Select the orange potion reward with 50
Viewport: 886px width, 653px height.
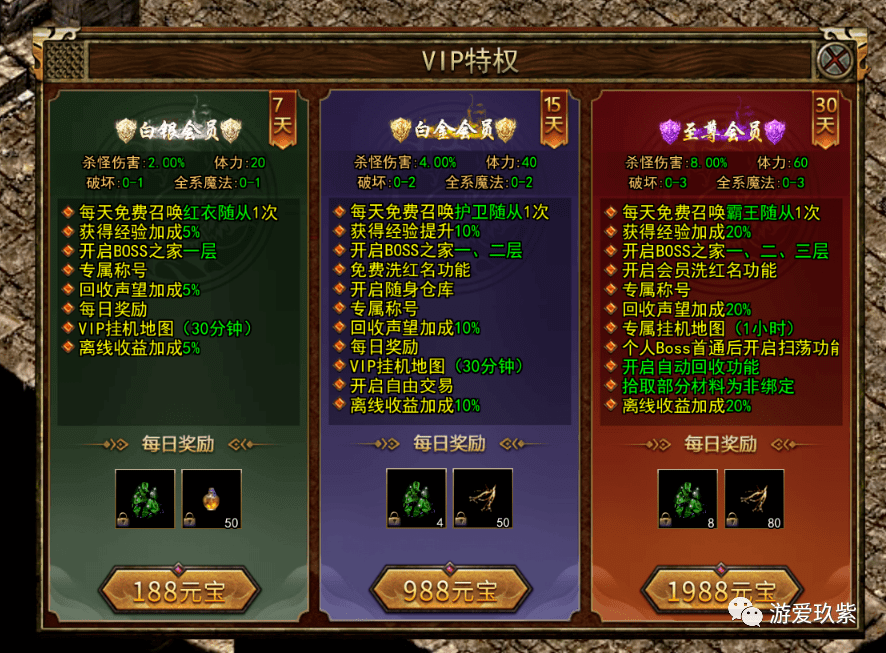pyautogui.click(x=211, y=498)
